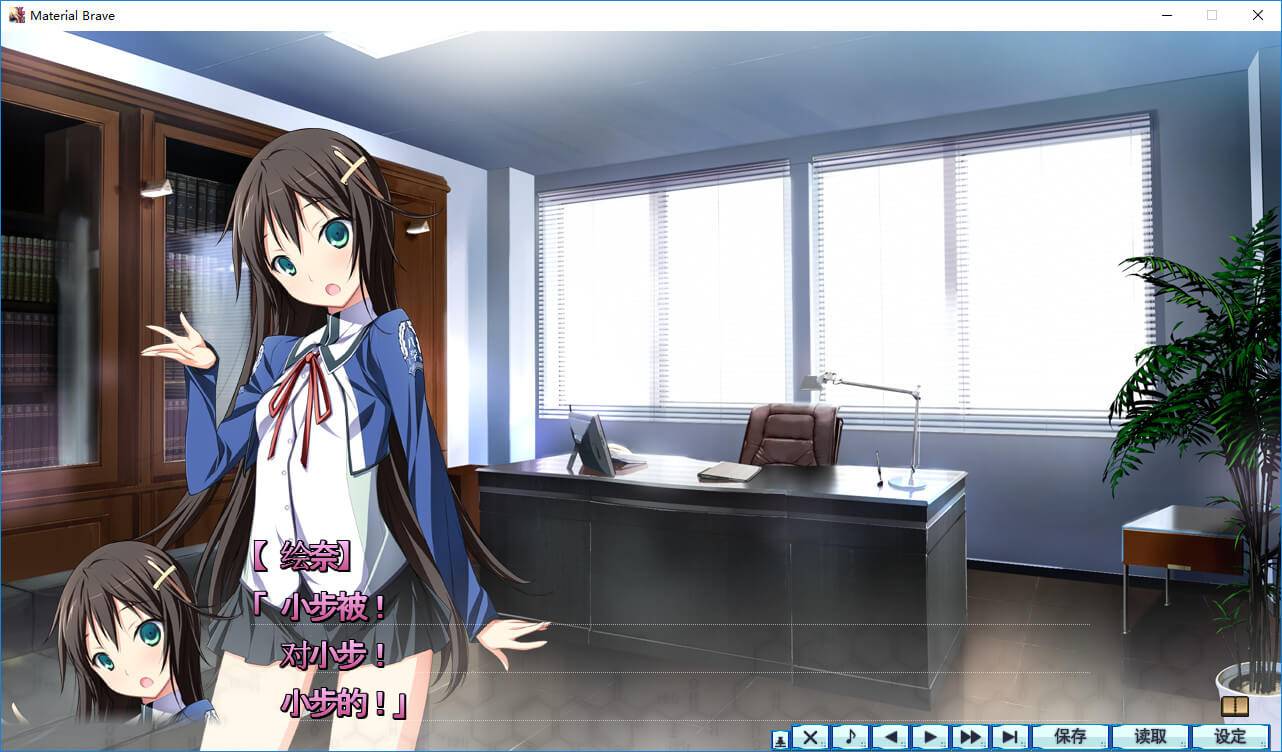Click the small pin icon beside the toolbar

coord(780,739)
